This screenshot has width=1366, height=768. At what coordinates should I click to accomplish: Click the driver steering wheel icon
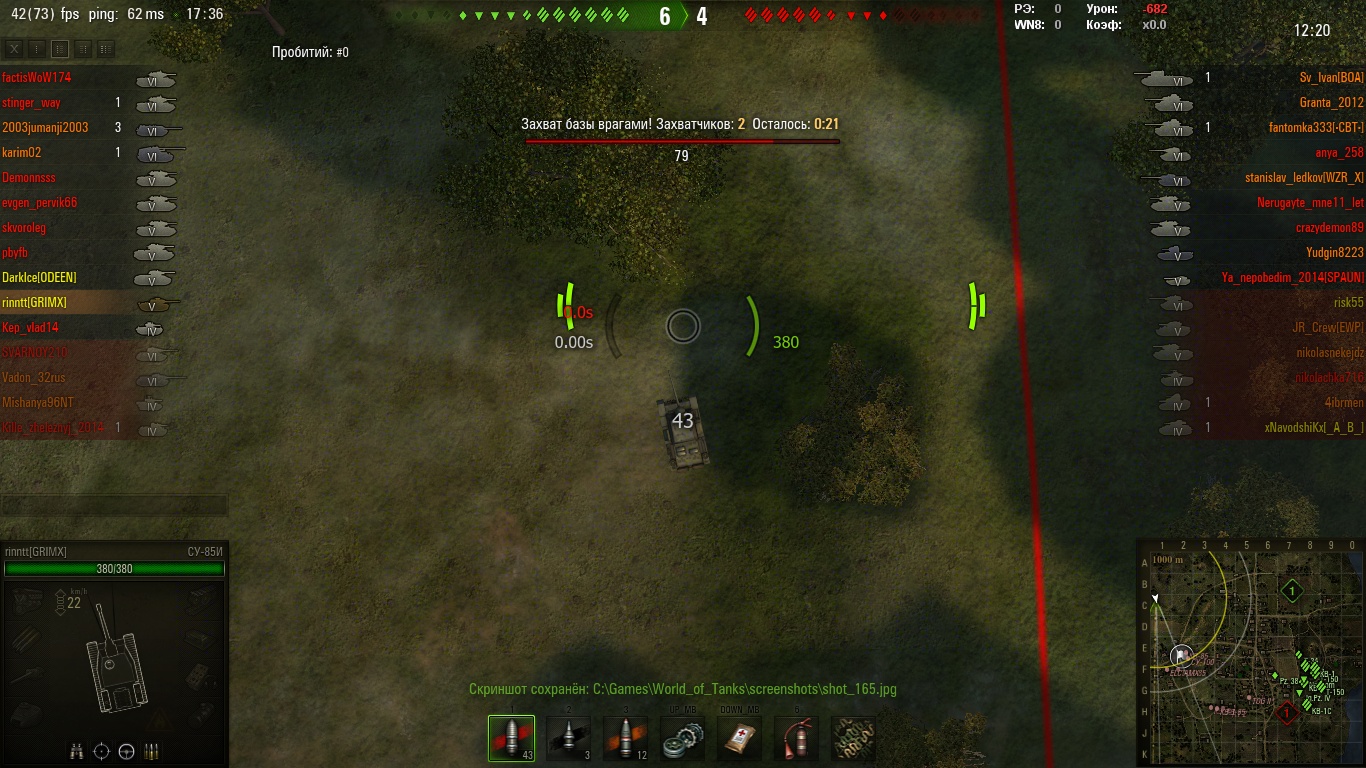126,751
